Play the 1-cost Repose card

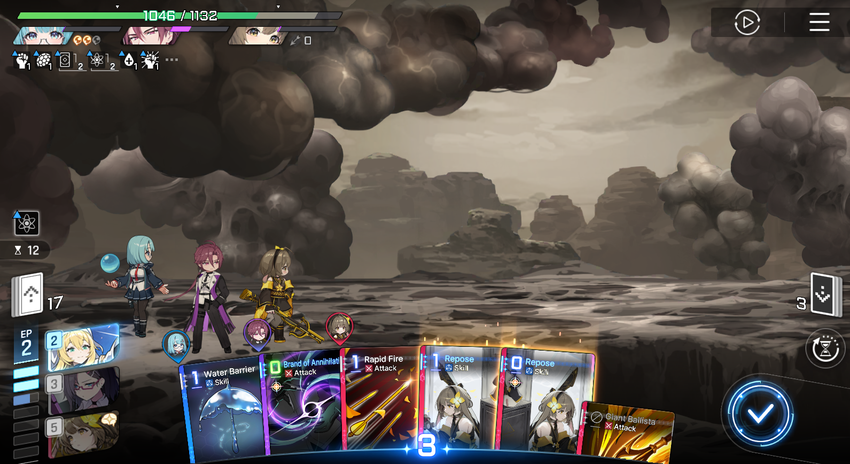pyautogui.click(x=460, y=405)
